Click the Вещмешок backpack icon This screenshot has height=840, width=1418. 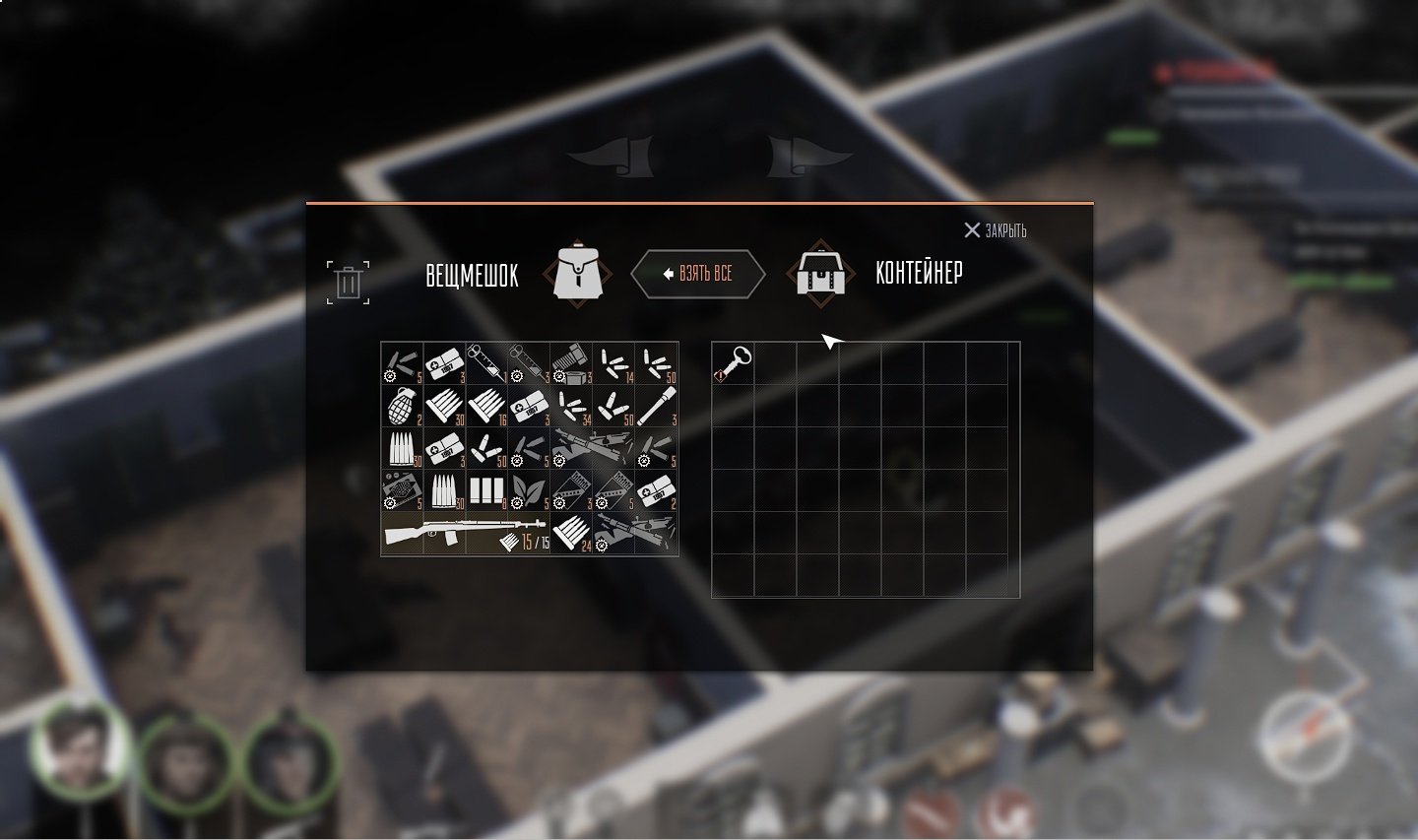click(577, 273)
